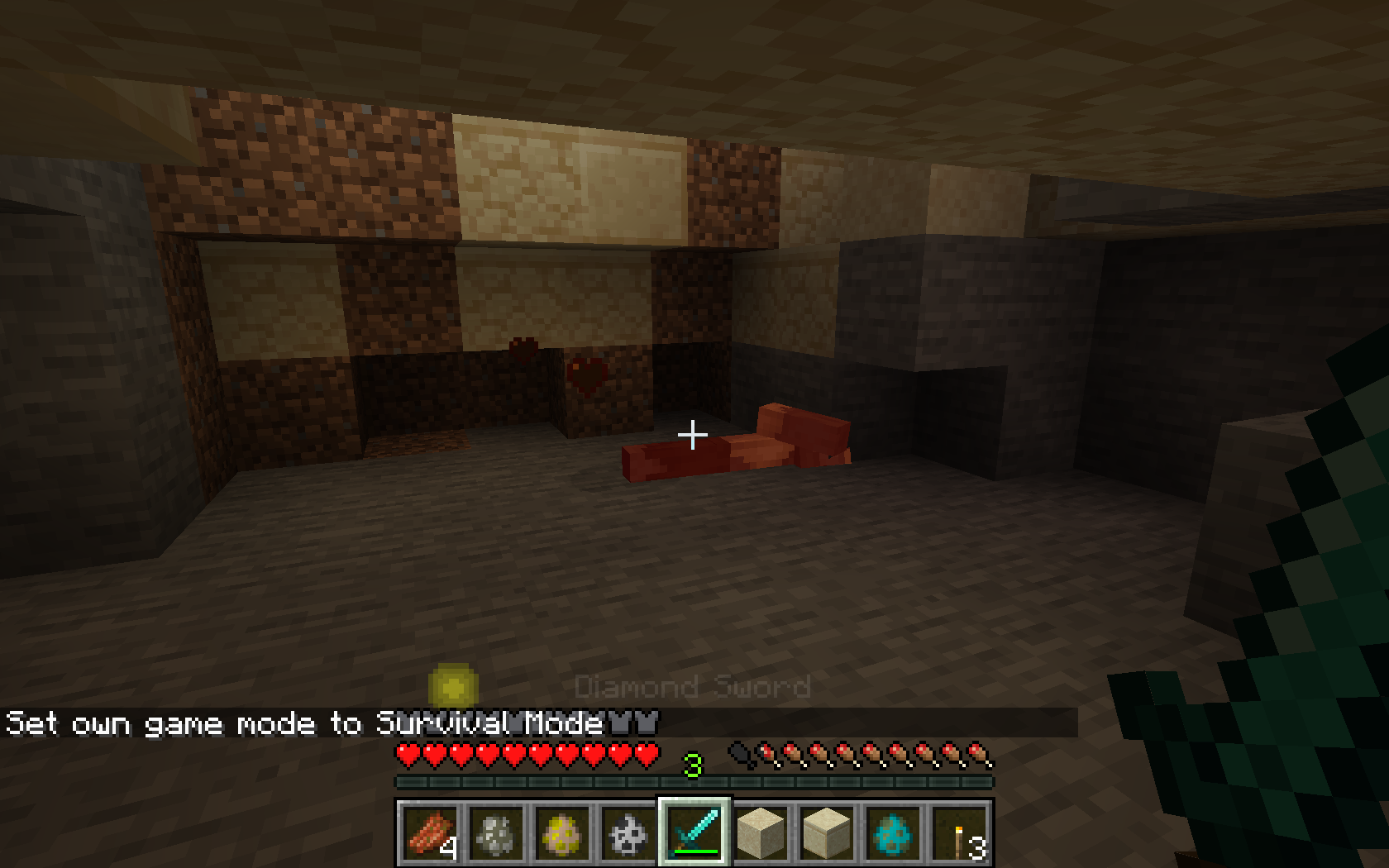Select the gray spotted spawn egg
1389x868 pixels.
[496, 832]
